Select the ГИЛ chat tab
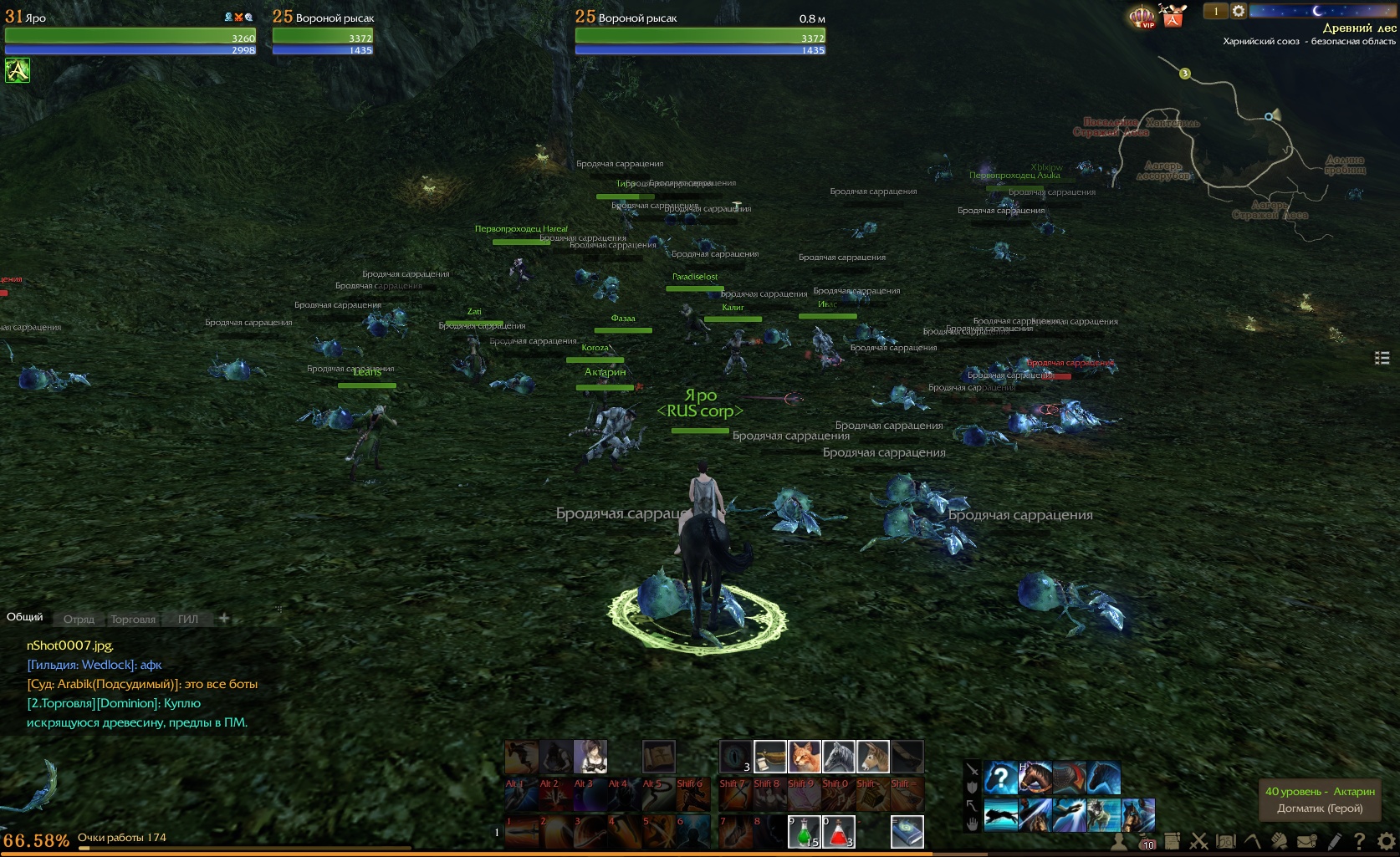Screen dimensions: 1400x857 point(188,620)
